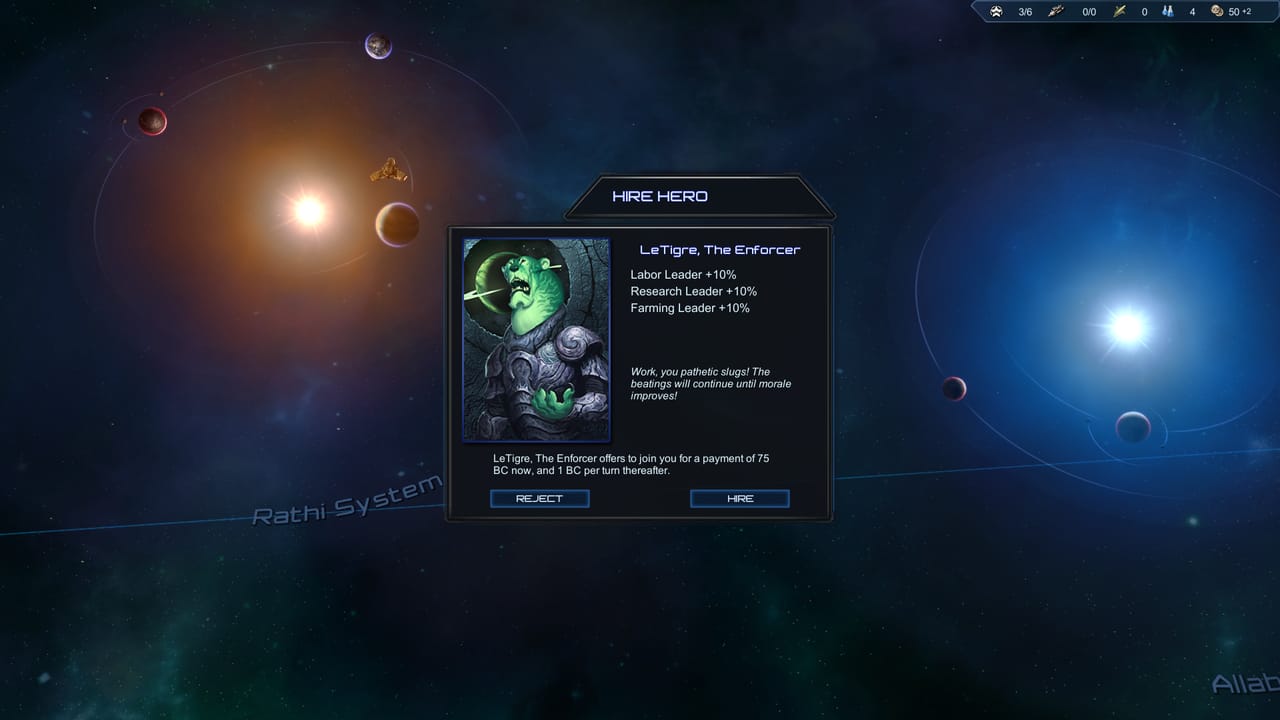Click the food resource icon on the top bar
Image resolution: width=1280 pixels, height=720 pixels.
click(1119, 11)
